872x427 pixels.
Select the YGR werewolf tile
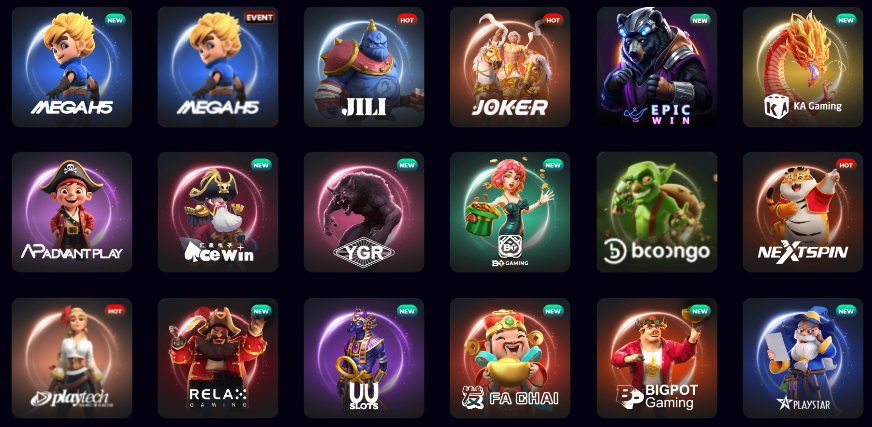pos(364,212)
